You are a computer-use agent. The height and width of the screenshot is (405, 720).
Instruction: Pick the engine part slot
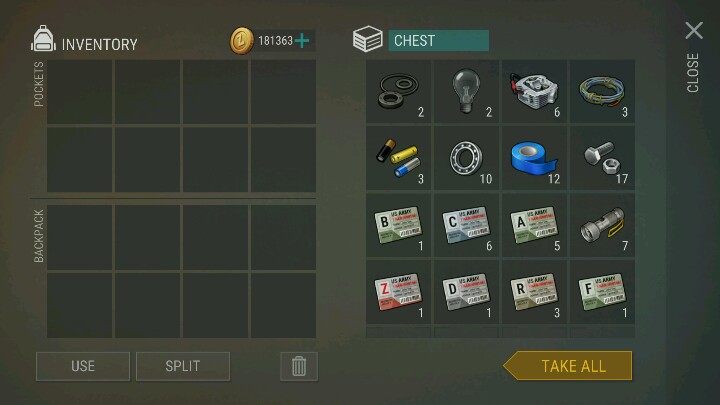(534, 91)
